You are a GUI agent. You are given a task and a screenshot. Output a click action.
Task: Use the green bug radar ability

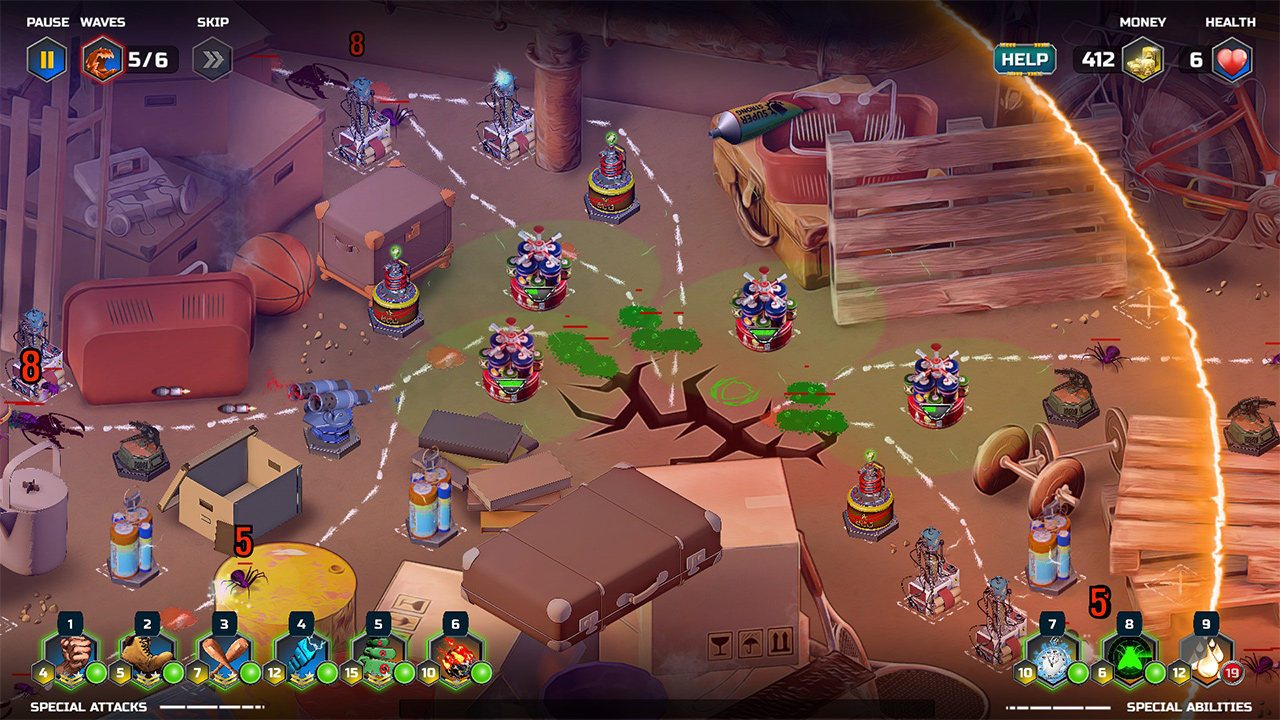1129,658
